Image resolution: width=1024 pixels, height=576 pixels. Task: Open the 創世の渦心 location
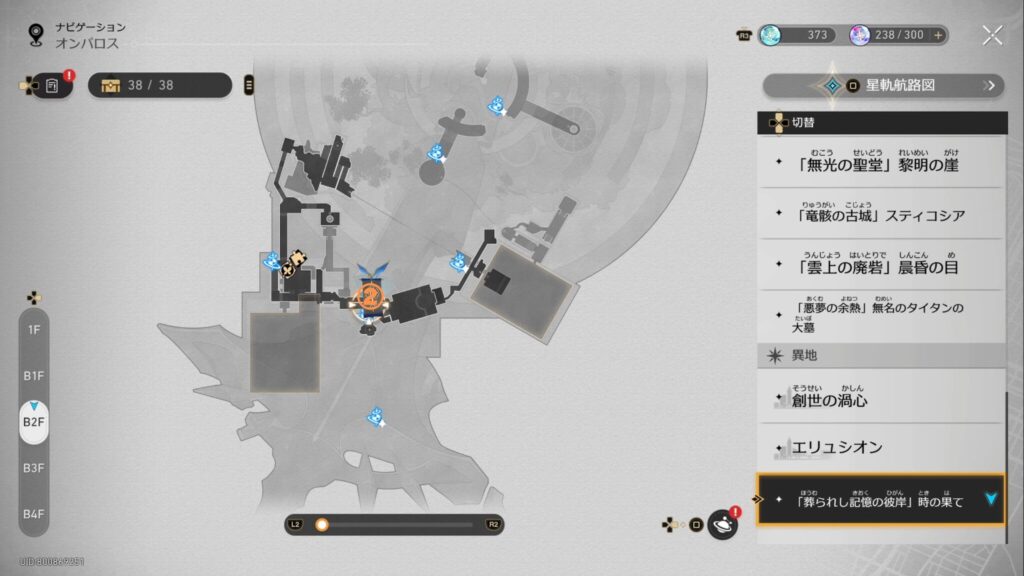pyautogui.click(x=880, y=399)
